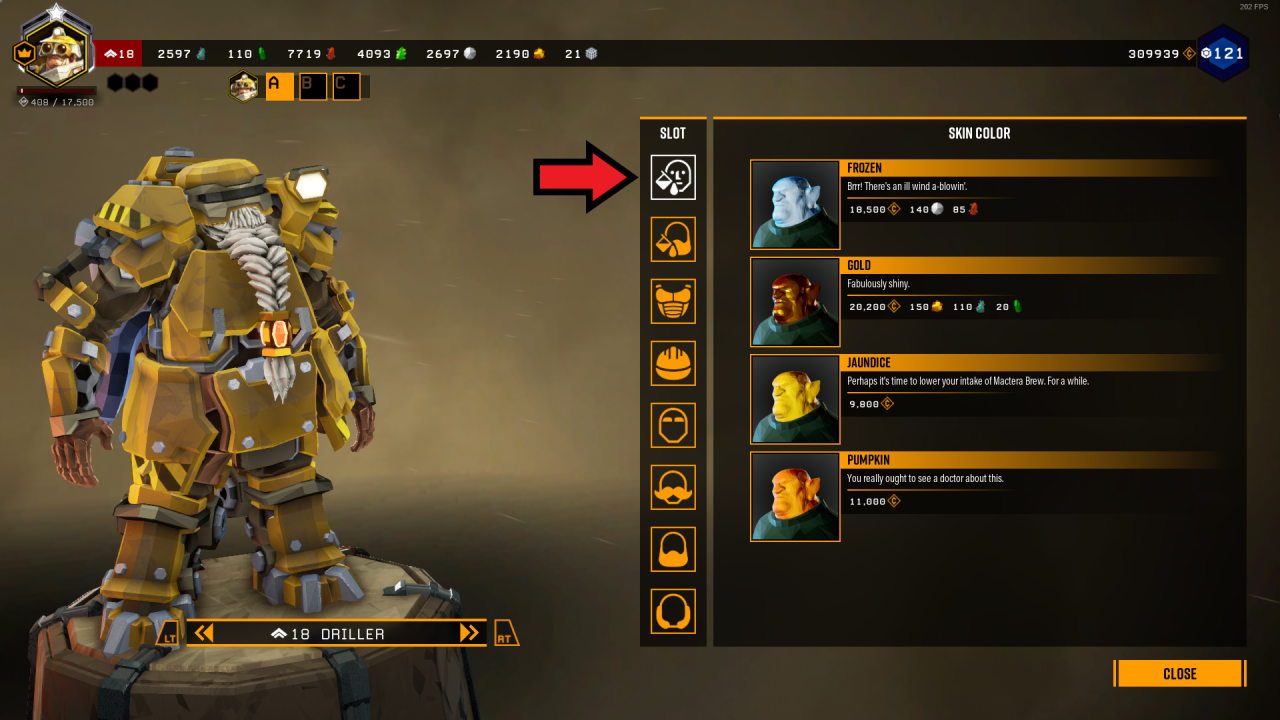Choose the Gold skin color
1280x720 pixels.
coord(795,302)
